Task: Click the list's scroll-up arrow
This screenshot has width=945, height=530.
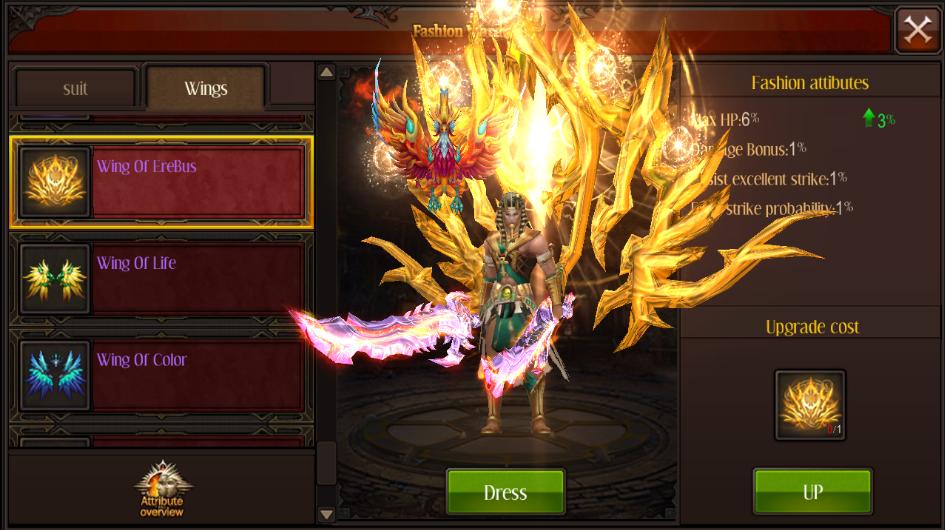Action: (x=326, y=72)
